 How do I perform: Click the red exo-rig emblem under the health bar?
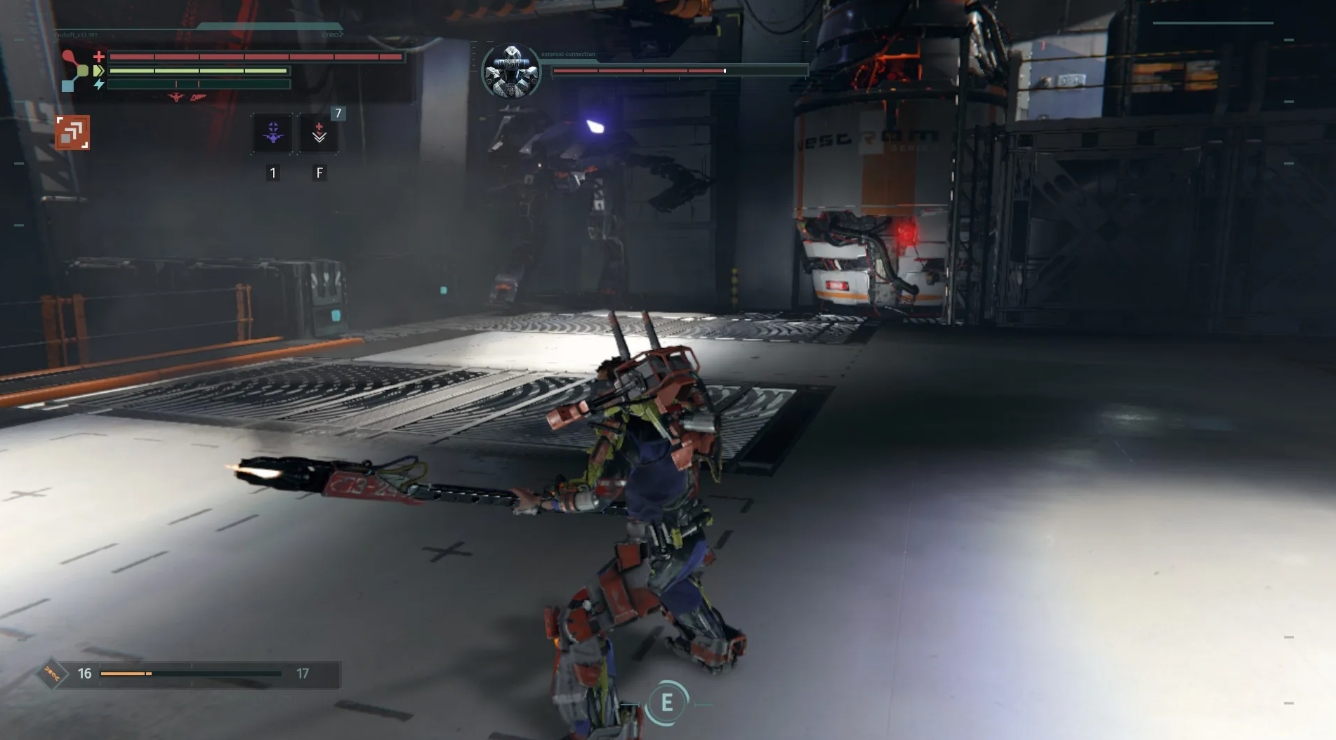pyautogui.click(x=175, y=95)
